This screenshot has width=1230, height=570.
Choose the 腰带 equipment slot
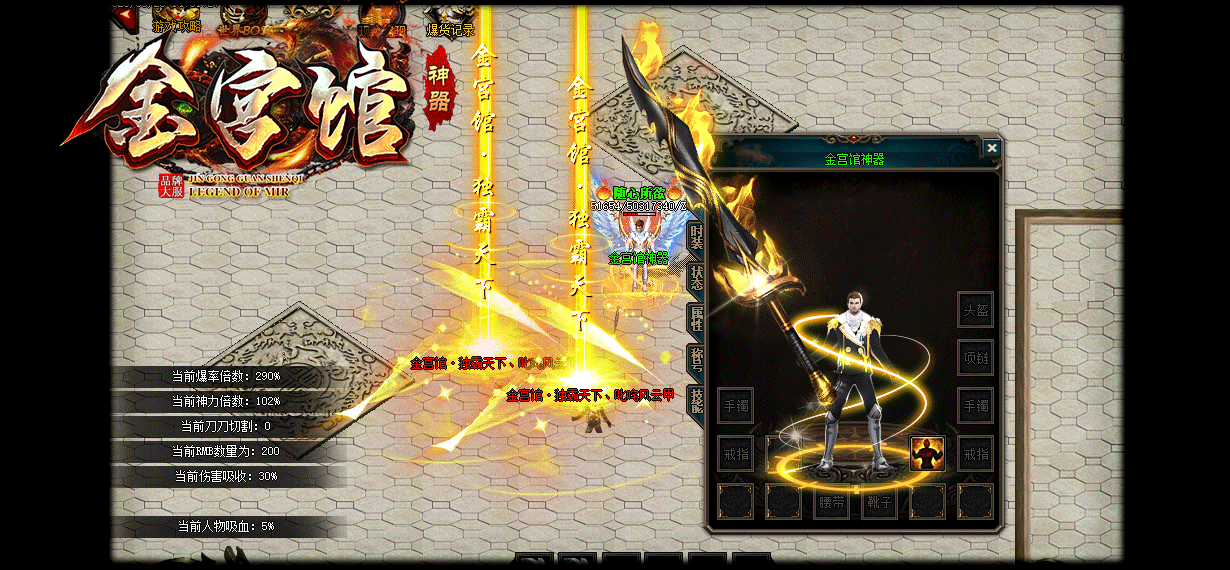pos(831,502)
